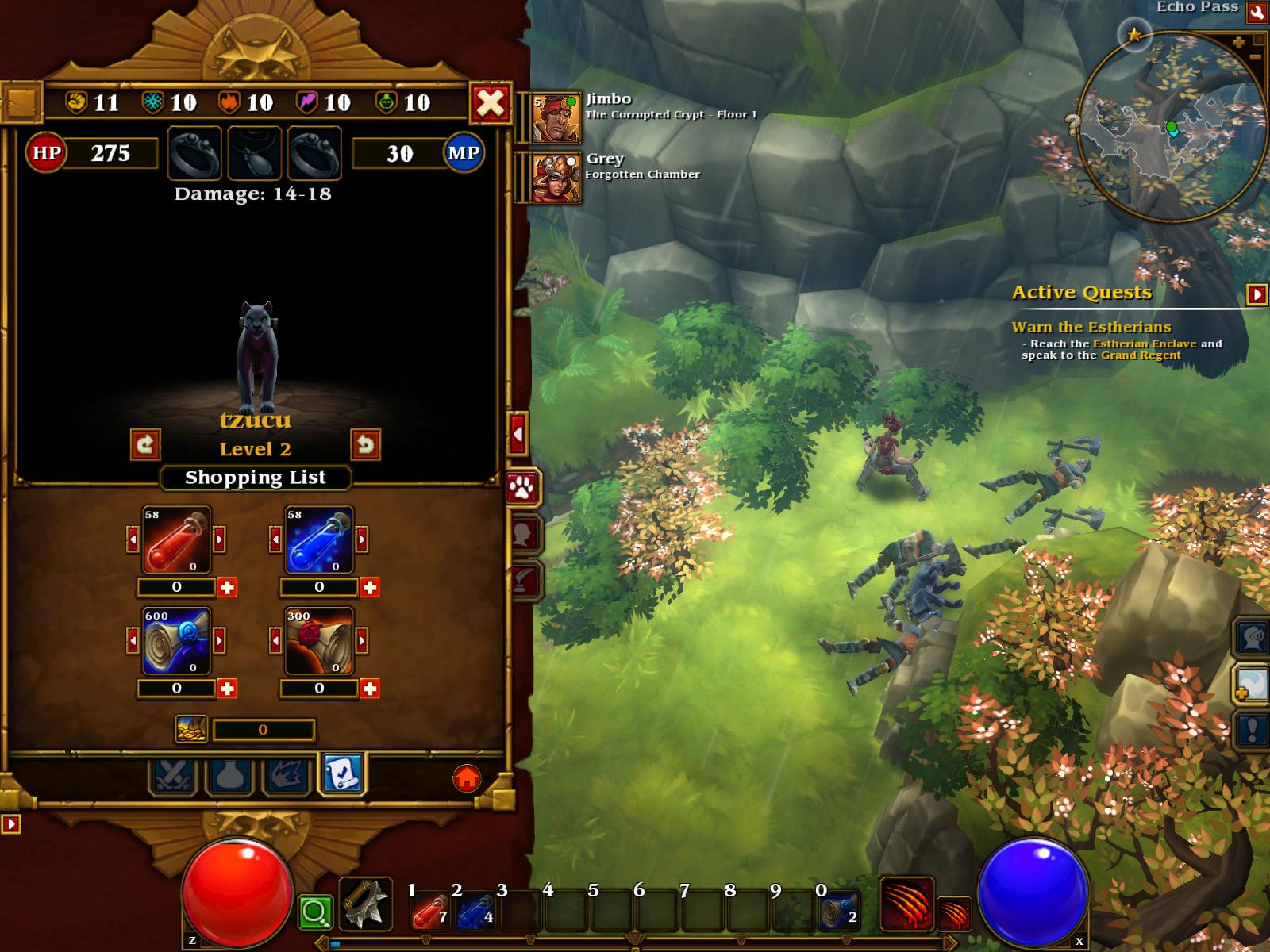Close the pet panel with the red X

click(x=491, y=103)
